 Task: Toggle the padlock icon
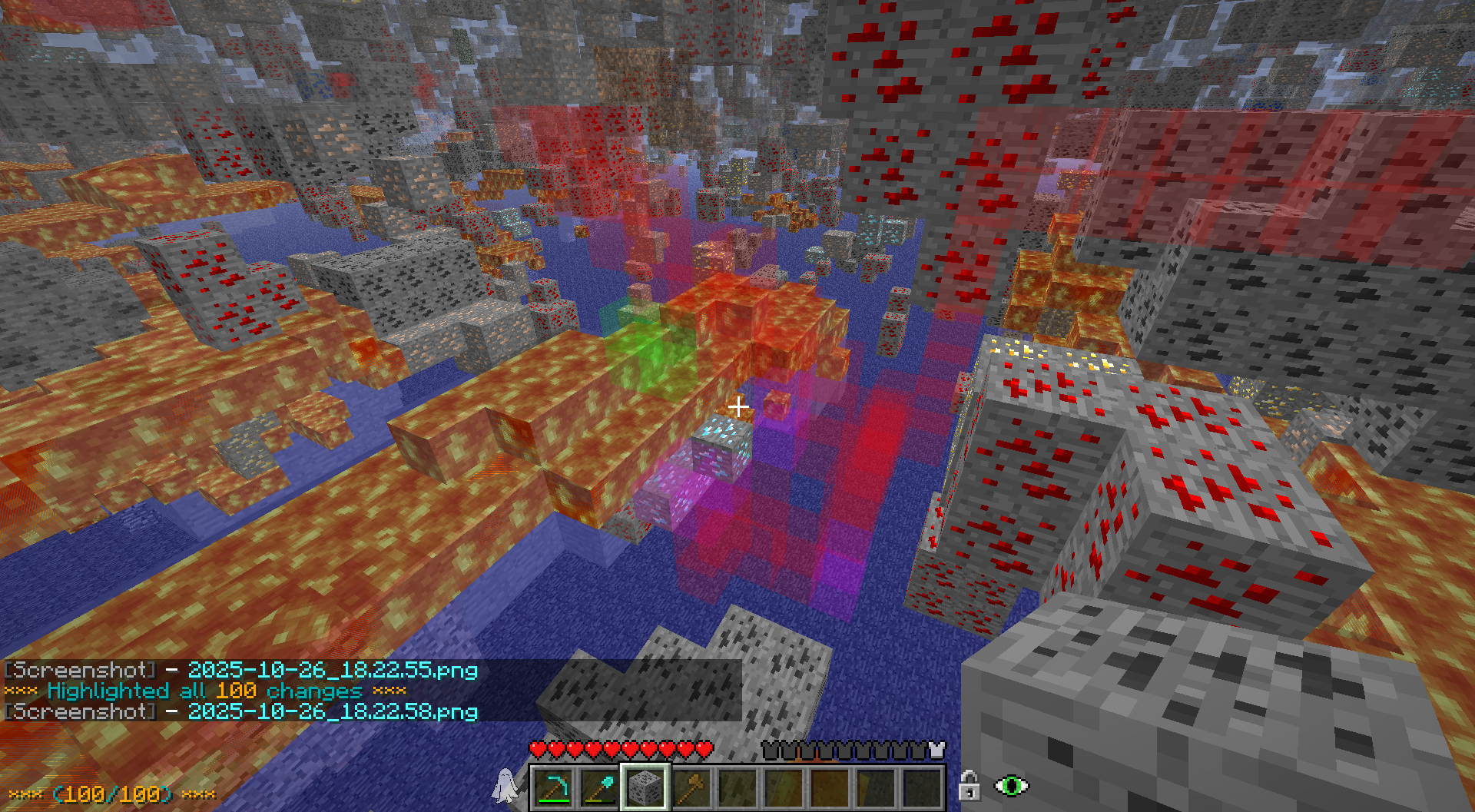pyautogui.click(x=970, y=786)
